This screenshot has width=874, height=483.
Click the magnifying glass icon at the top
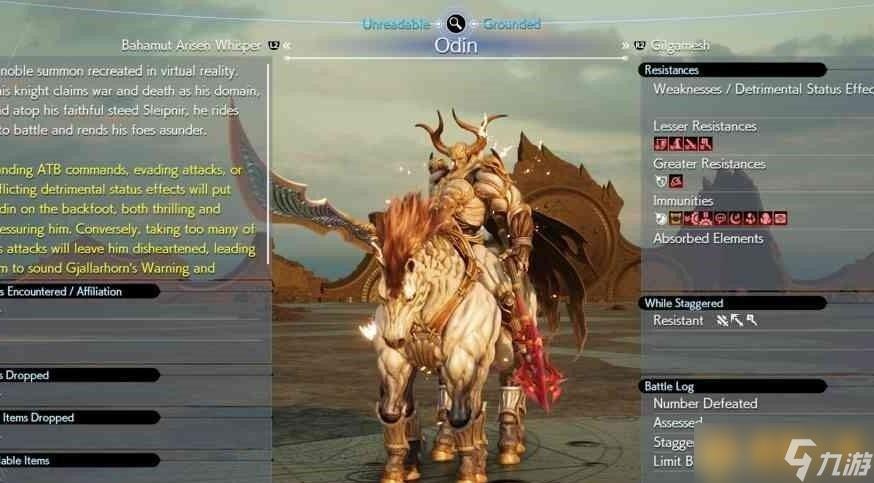[x=456, y=23]
